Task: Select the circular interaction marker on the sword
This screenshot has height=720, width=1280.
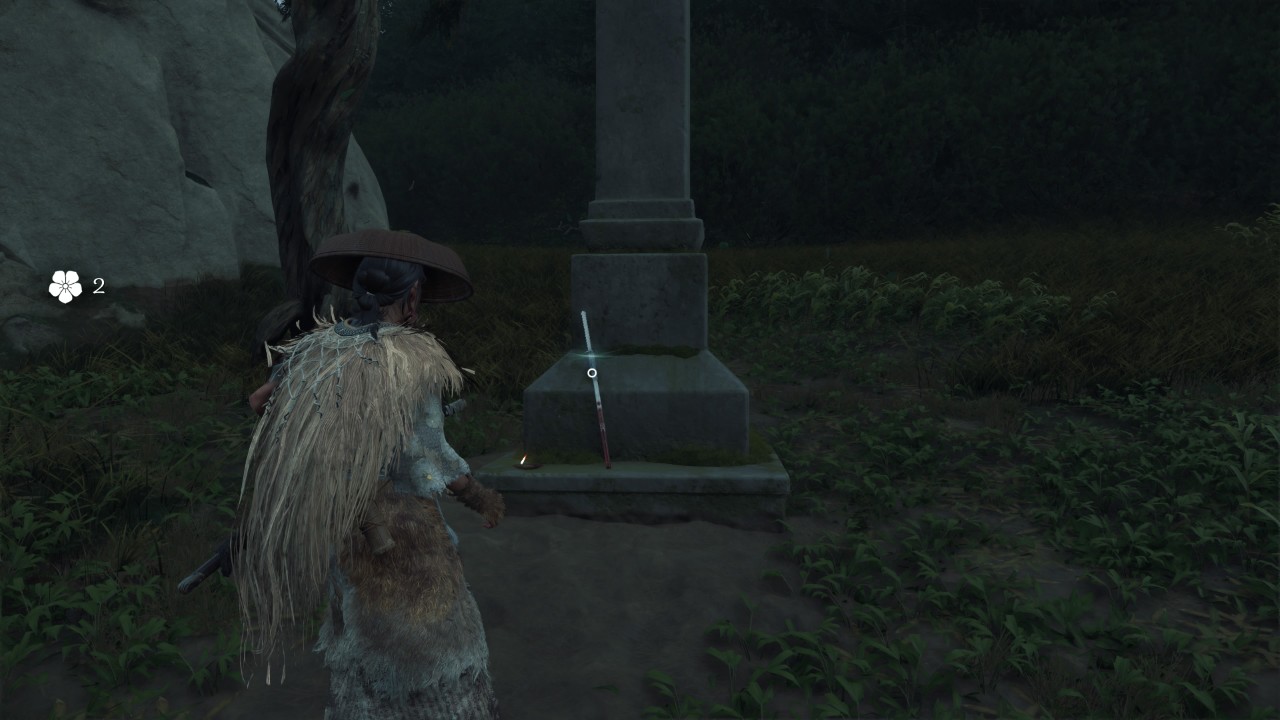Action: click(x=592, y=373)
